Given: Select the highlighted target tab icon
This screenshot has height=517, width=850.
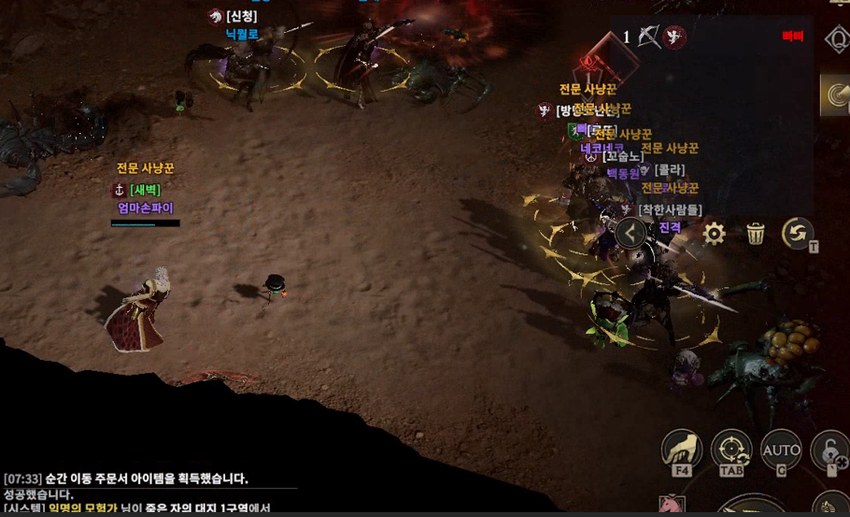Looking at the screenshot, I should point(835,93).
